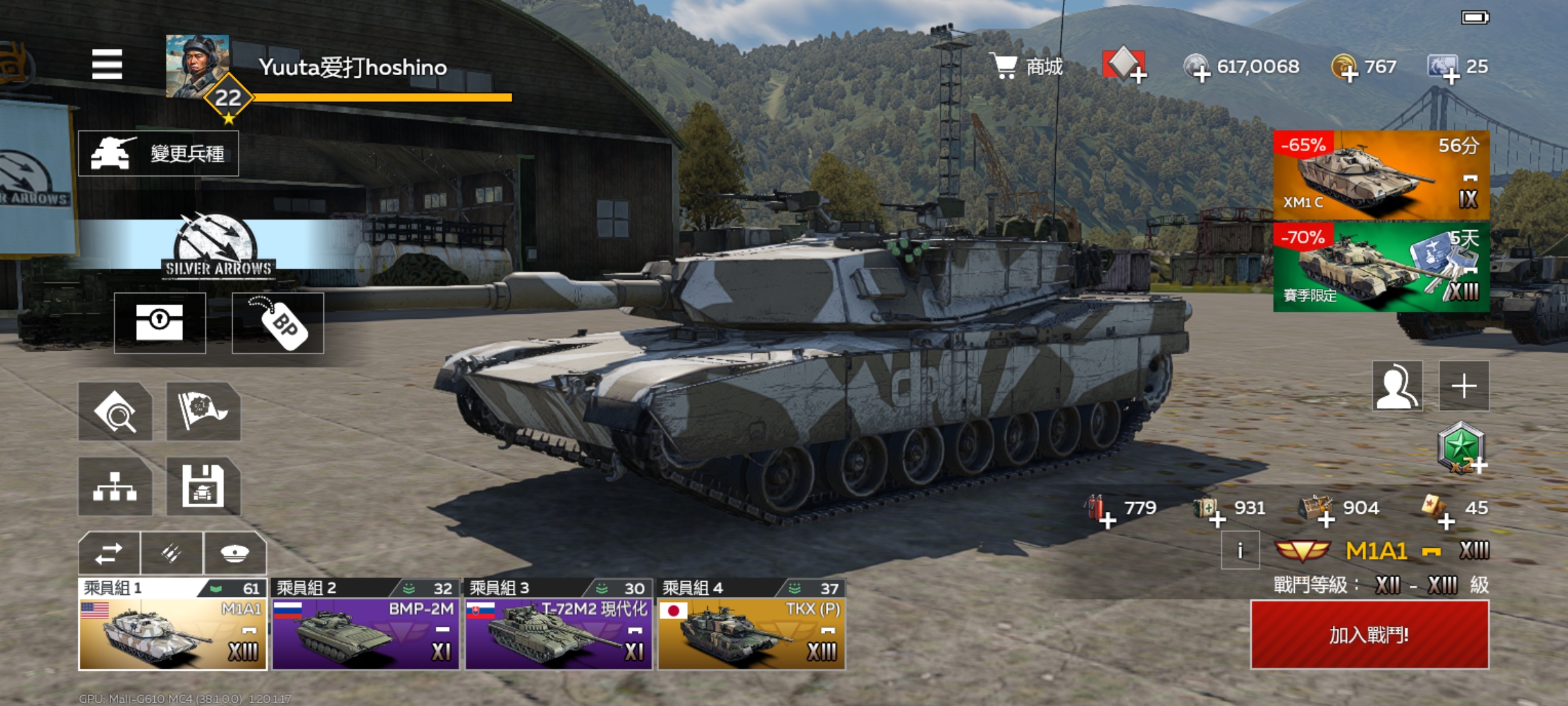The image size is (1568, 706).
Task: Open the research tree icon
Action: [x=115, y=486]
